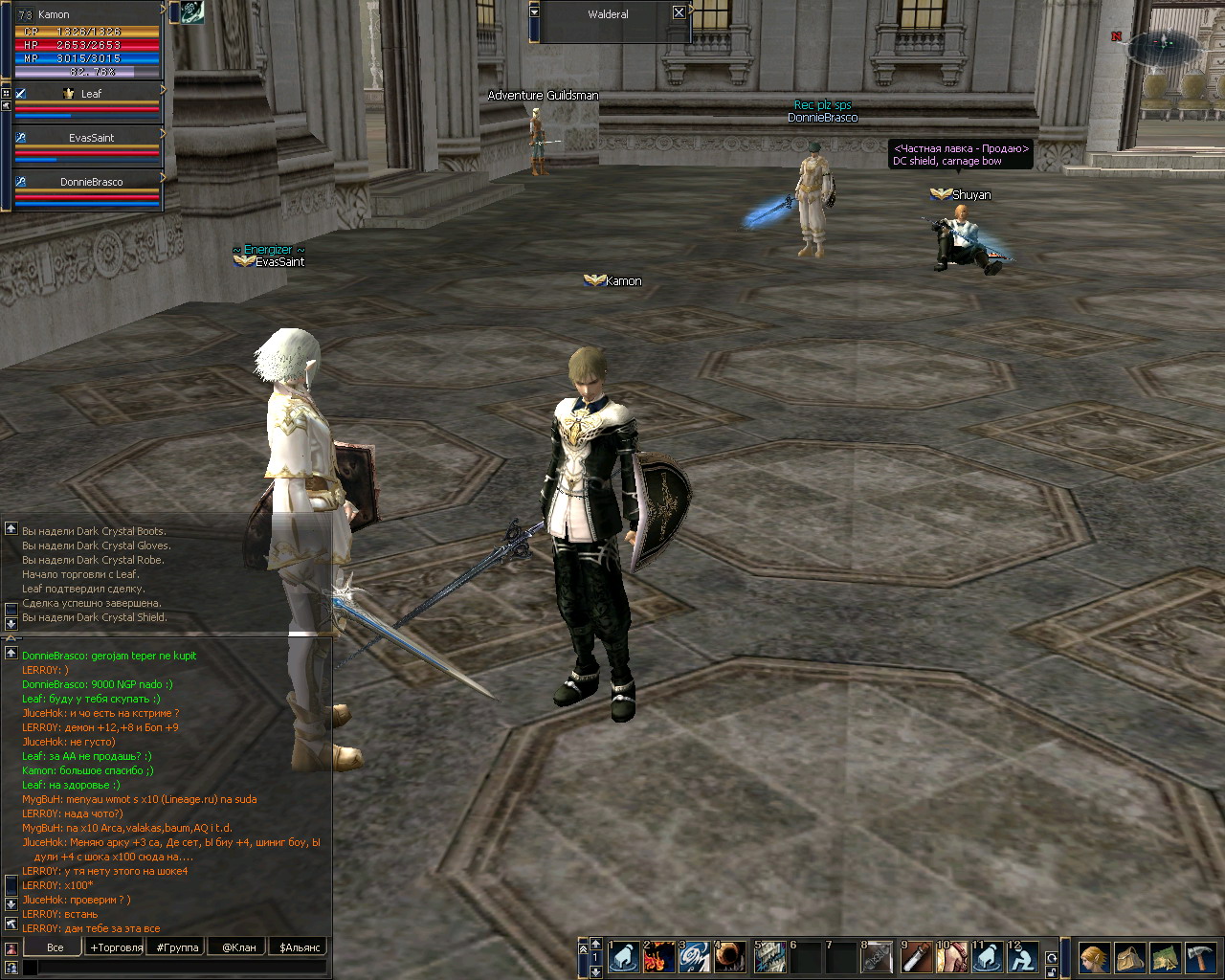Open the hammer system menu icon
The width and height of the screenshot is (1225, 980).
1200,957
